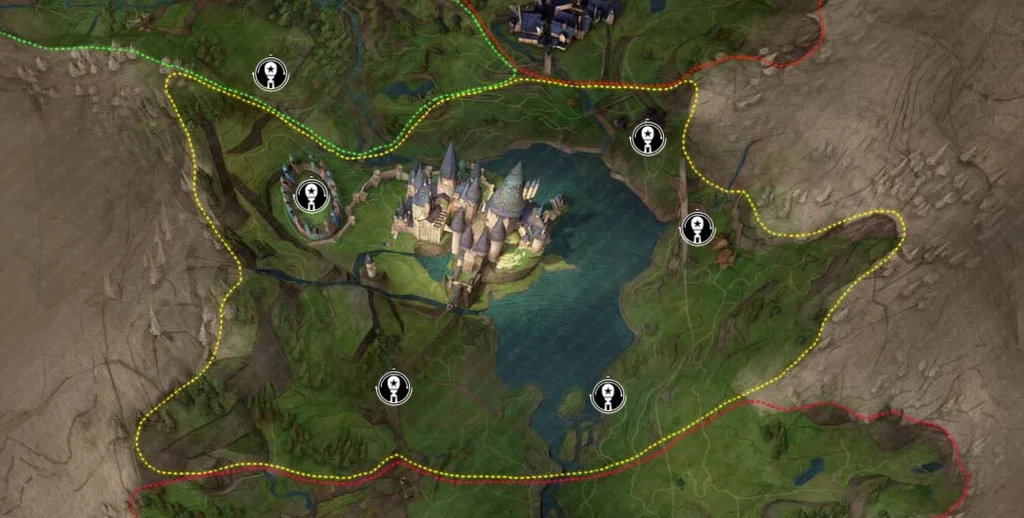Click the marker outside the yellow boundary line

point(270,74)
